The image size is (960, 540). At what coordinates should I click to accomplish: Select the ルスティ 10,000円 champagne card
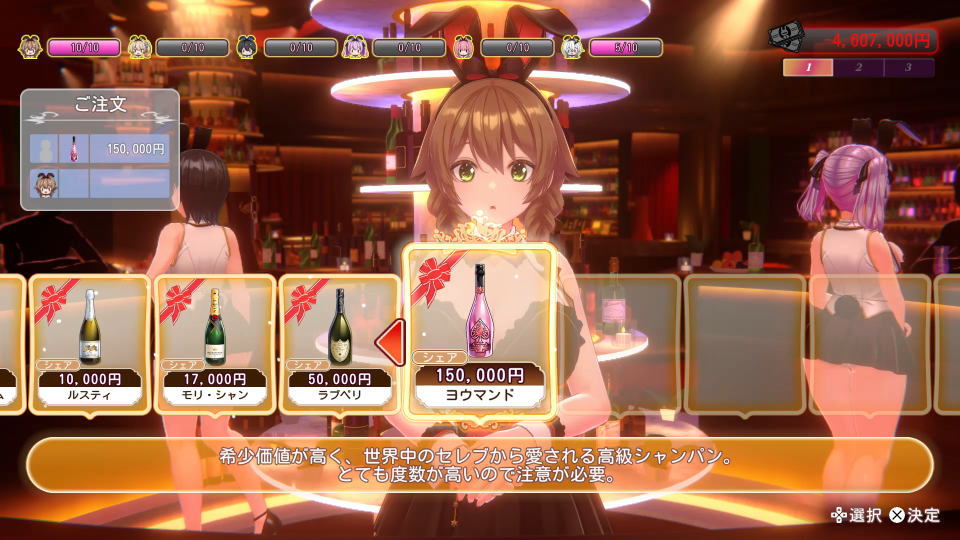(x=91, y=343)
